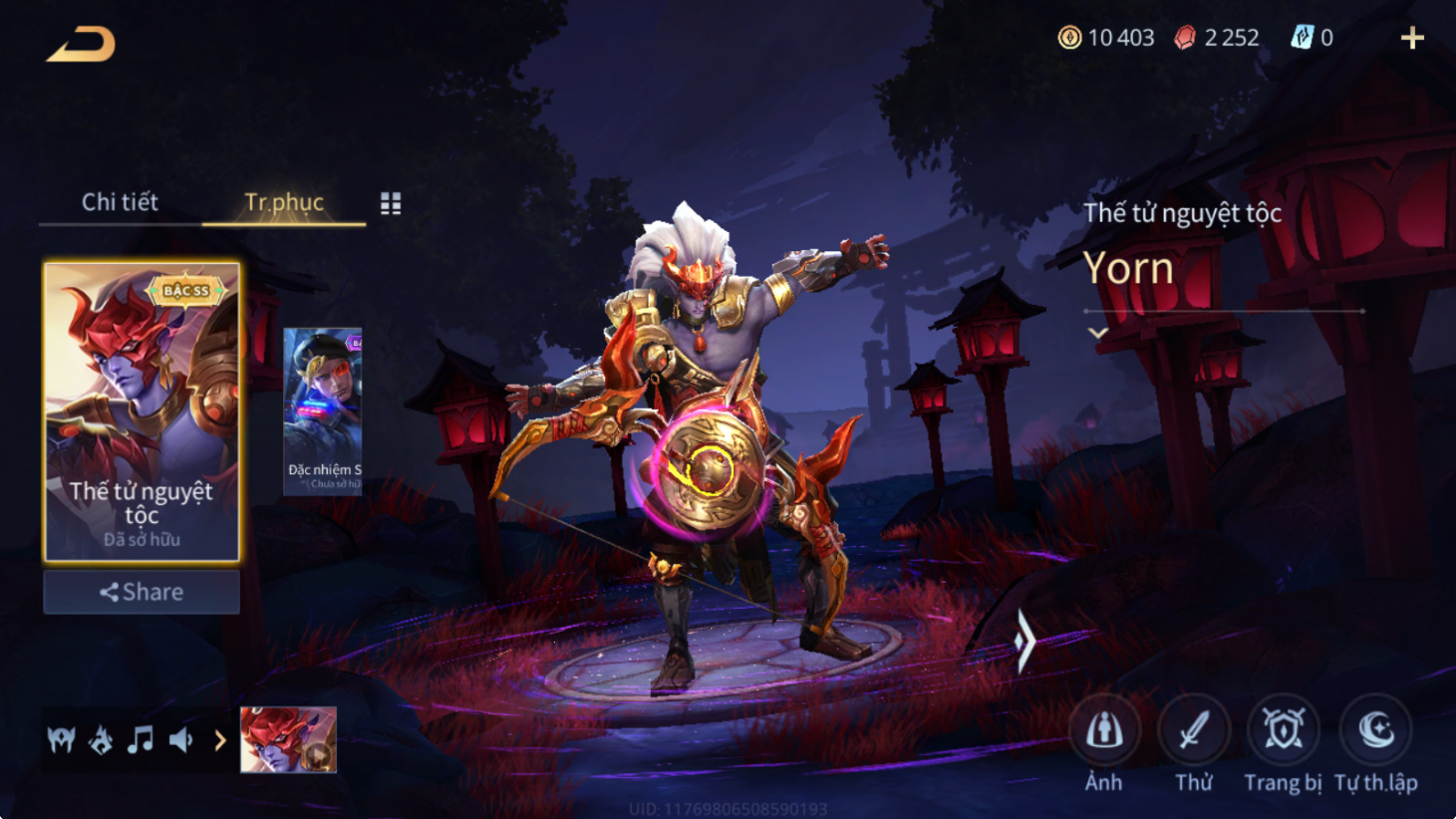This screenshot has height=819, width=1456.
Task: Open the Ảnh photo mode
Action: click(1103, 743)
